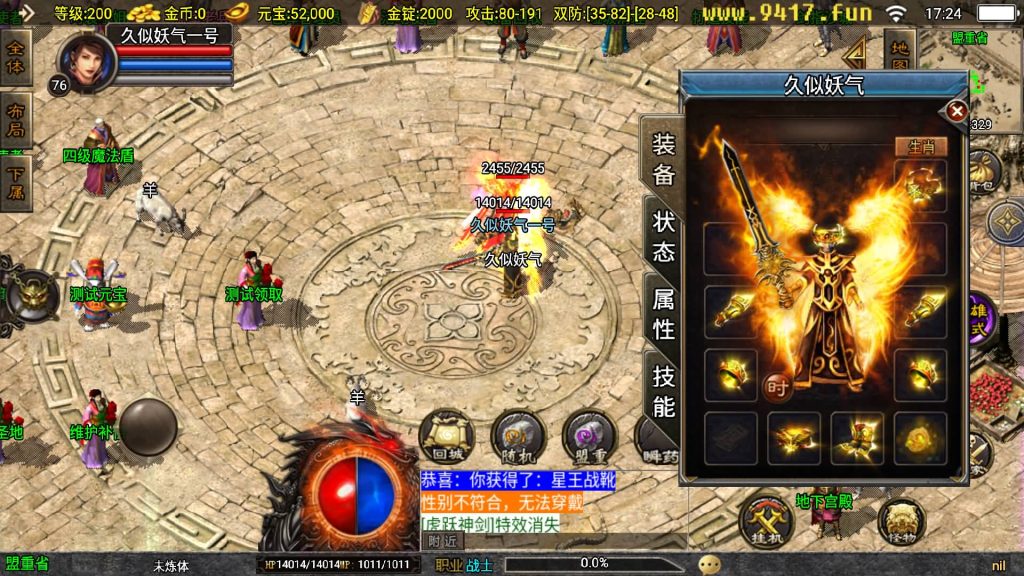Toggle 挂机 auto-battle mode
Screen dimensions: 1024x576
766,521
